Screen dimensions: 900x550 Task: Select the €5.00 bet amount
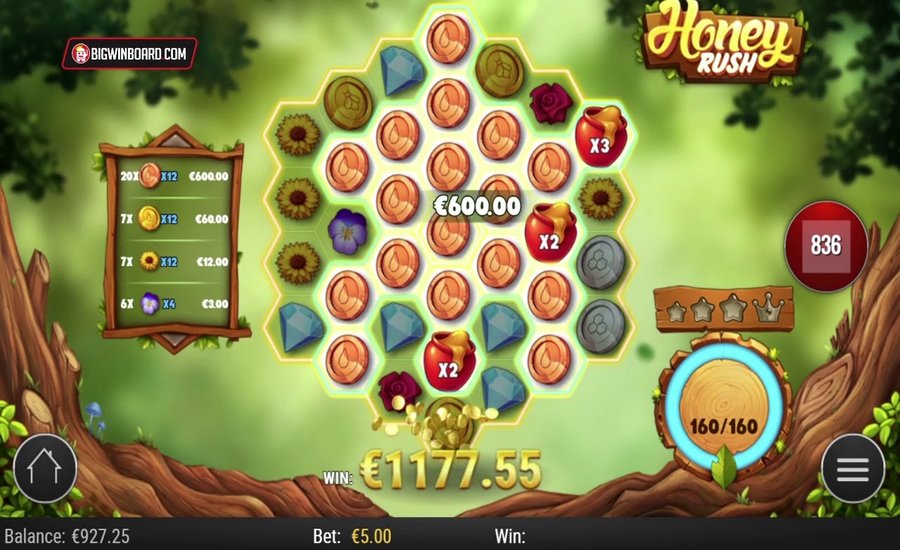pos(370,536)
